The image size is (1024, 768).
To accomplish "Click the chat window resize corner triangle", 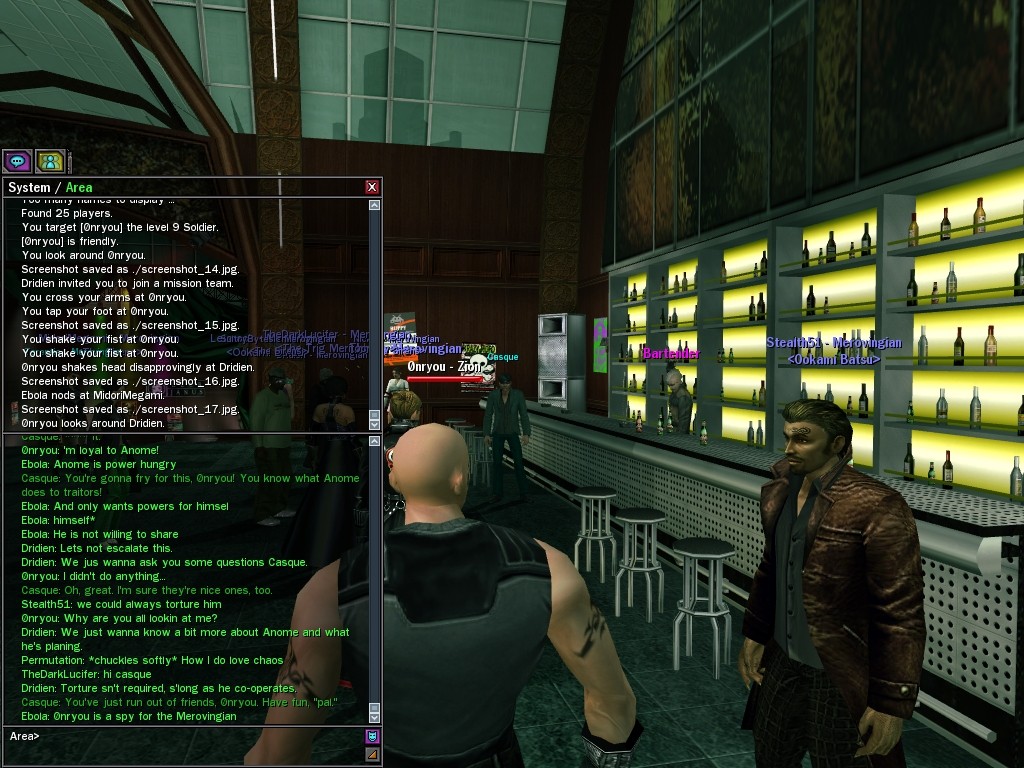I will coord(372,754).
